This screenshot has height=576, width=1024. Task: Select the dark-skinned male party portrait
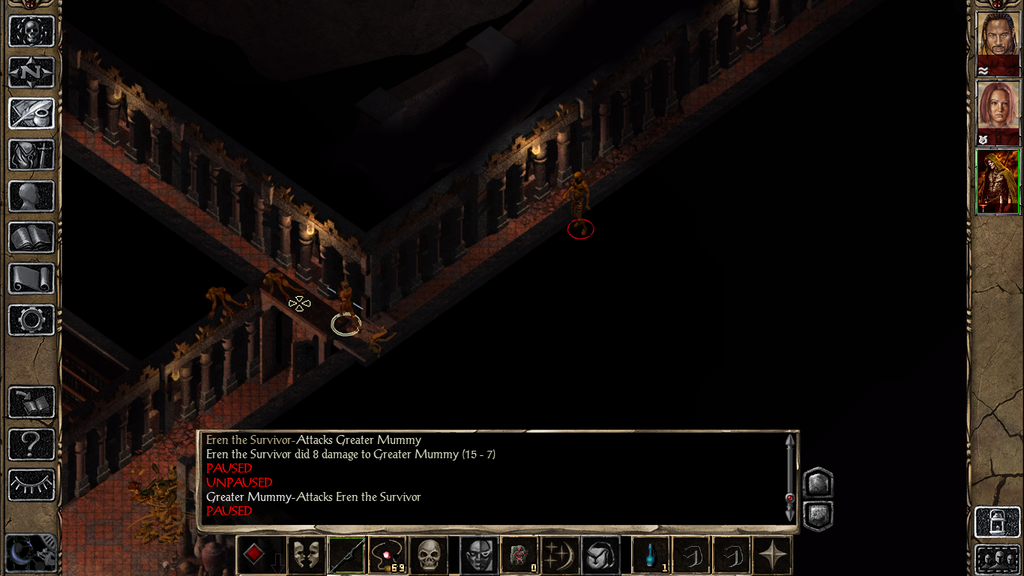997,37
